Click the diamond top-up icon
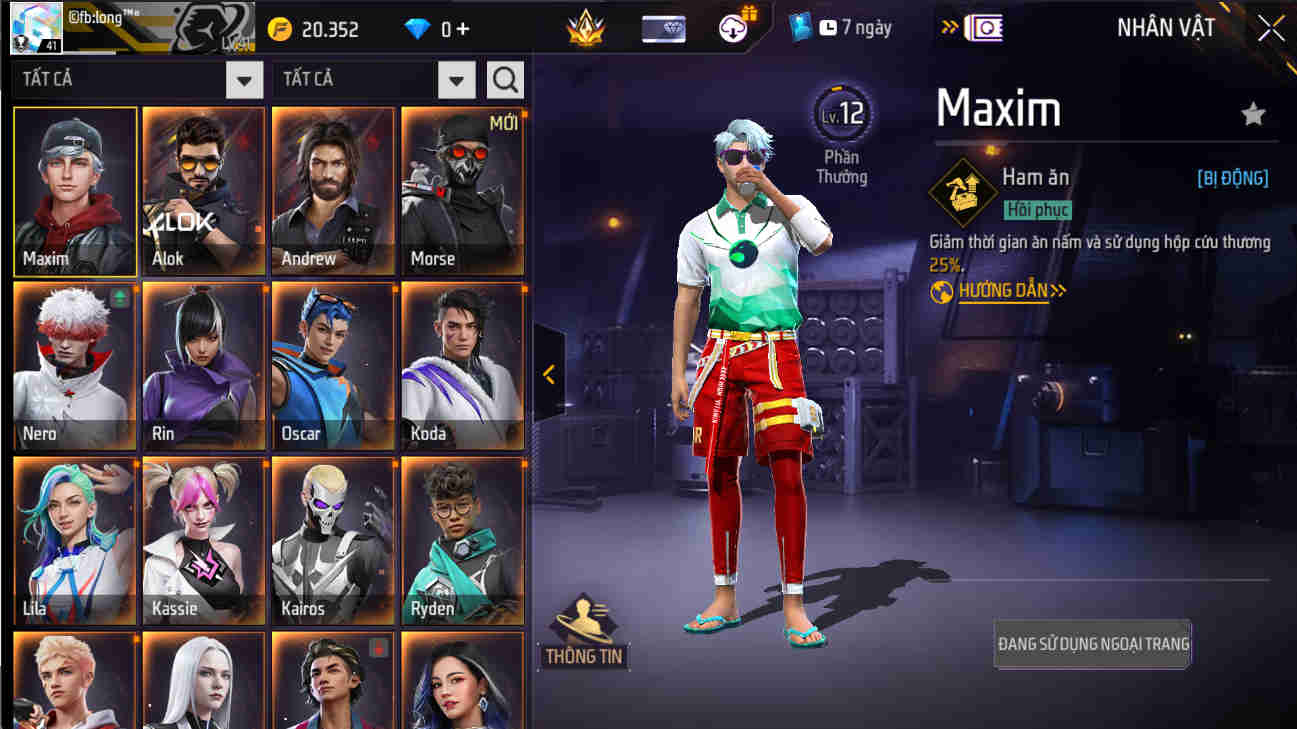This screenshot has height=729, width=1297. (417, 28)
